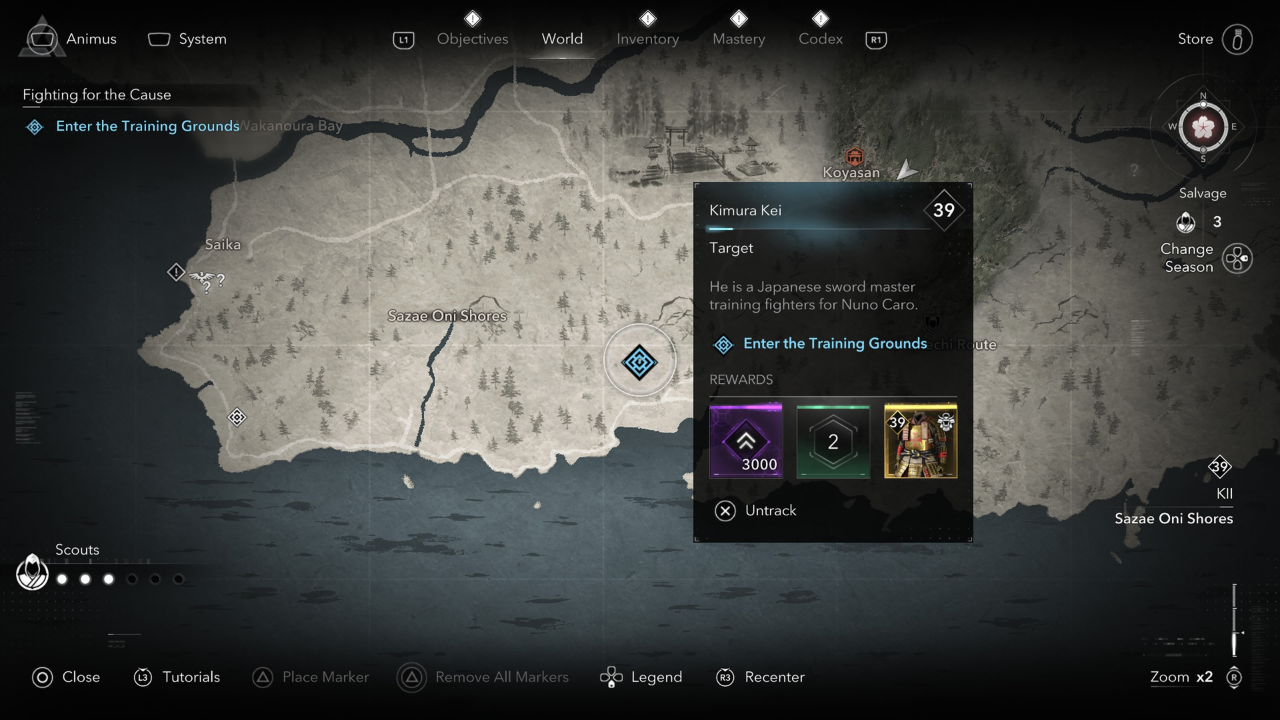Untrack the Kimura Kei target

[x=756, y=510]
